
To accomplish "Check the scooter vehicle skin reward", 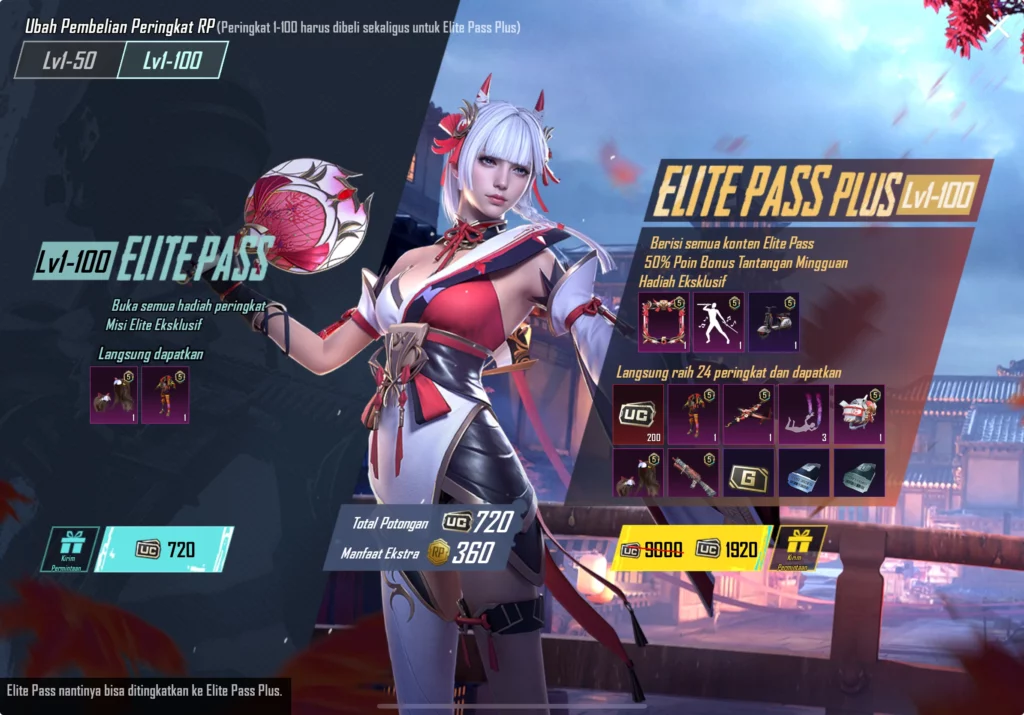I will click(773, 322).
